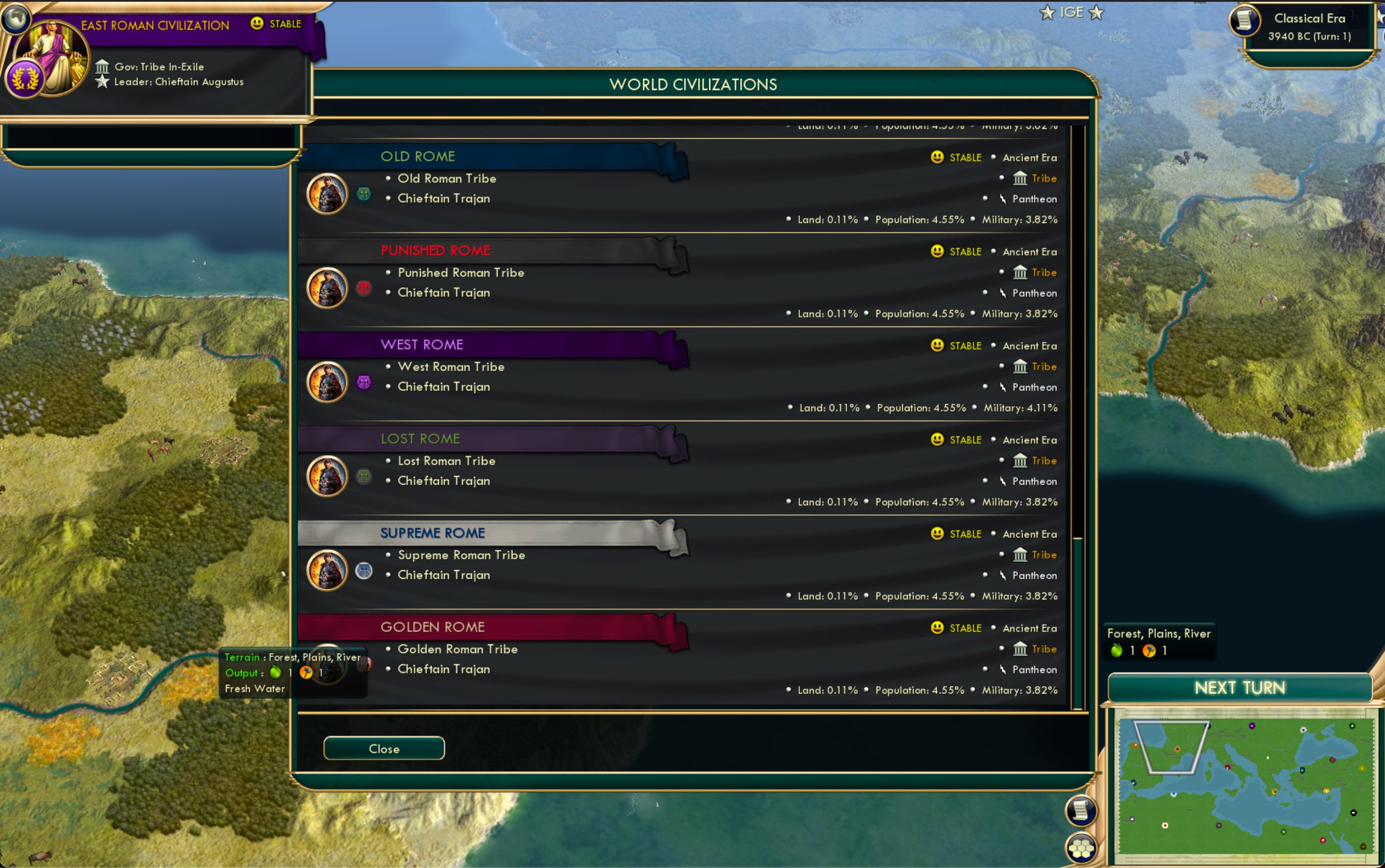
Task: Click the Tribe icon next to Golden Rome
Action: 1021,649
